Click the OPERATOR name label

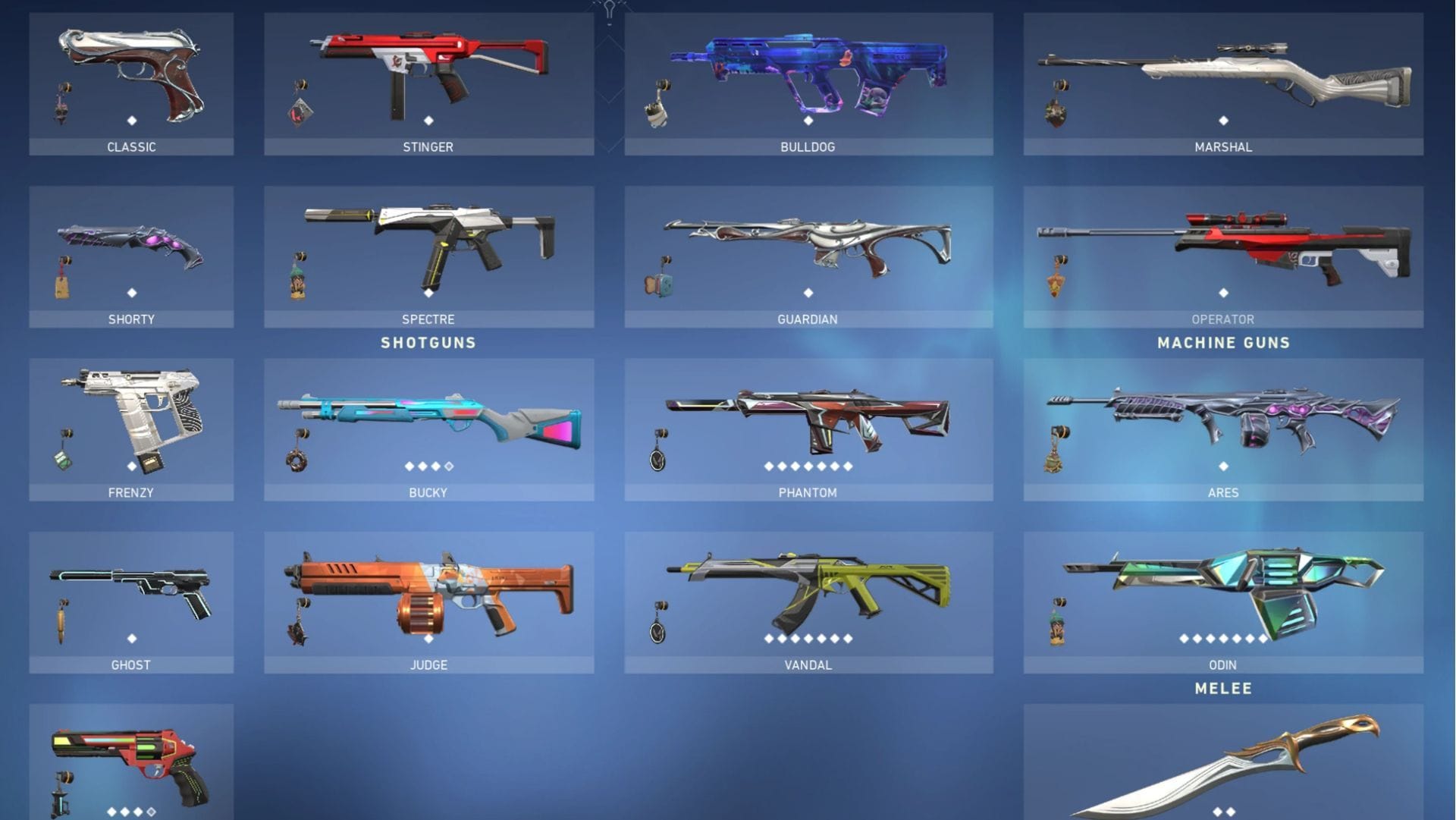coord(1222,319)
